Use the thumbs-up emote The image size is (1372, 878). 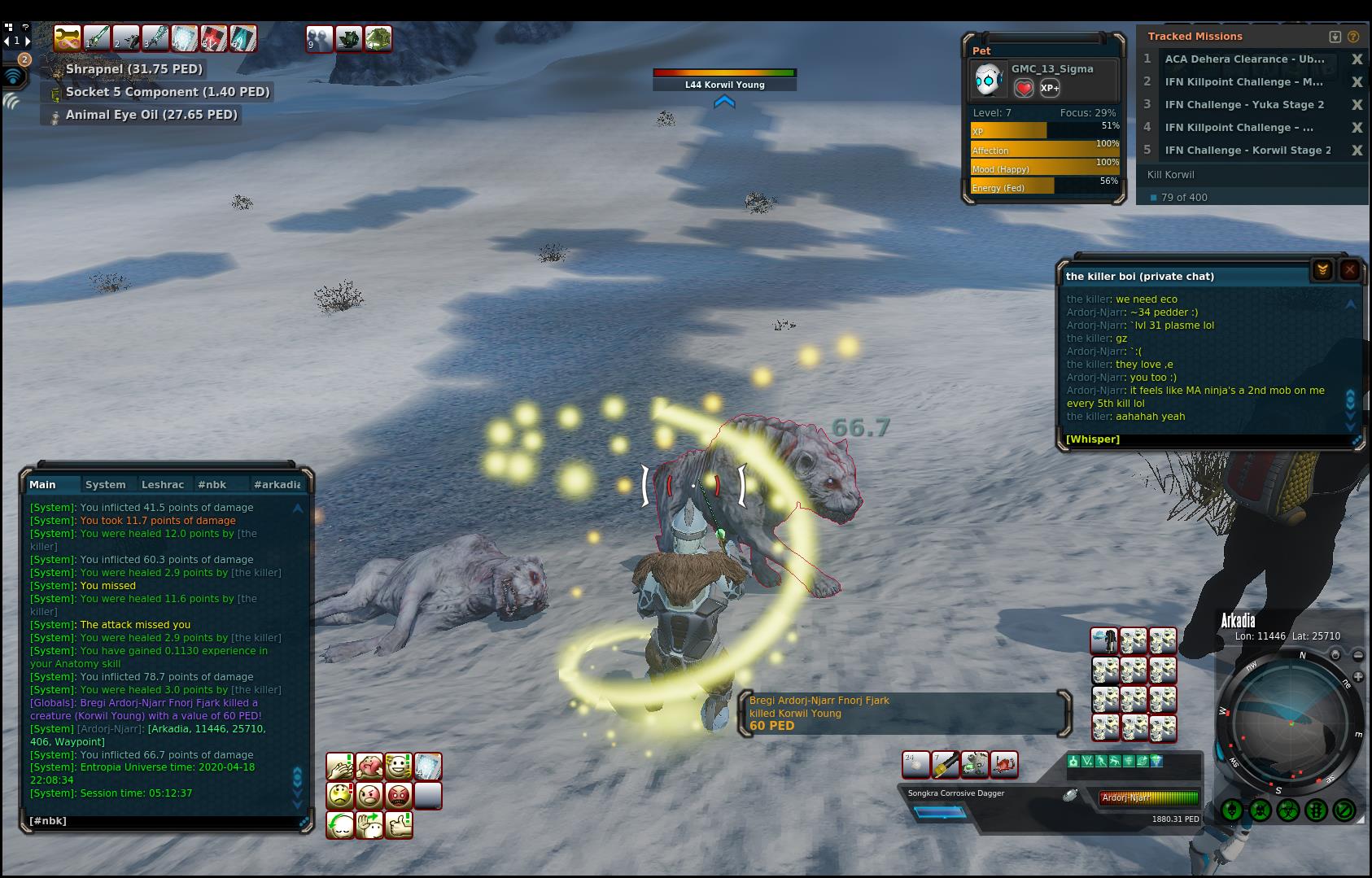pos(398,824)
